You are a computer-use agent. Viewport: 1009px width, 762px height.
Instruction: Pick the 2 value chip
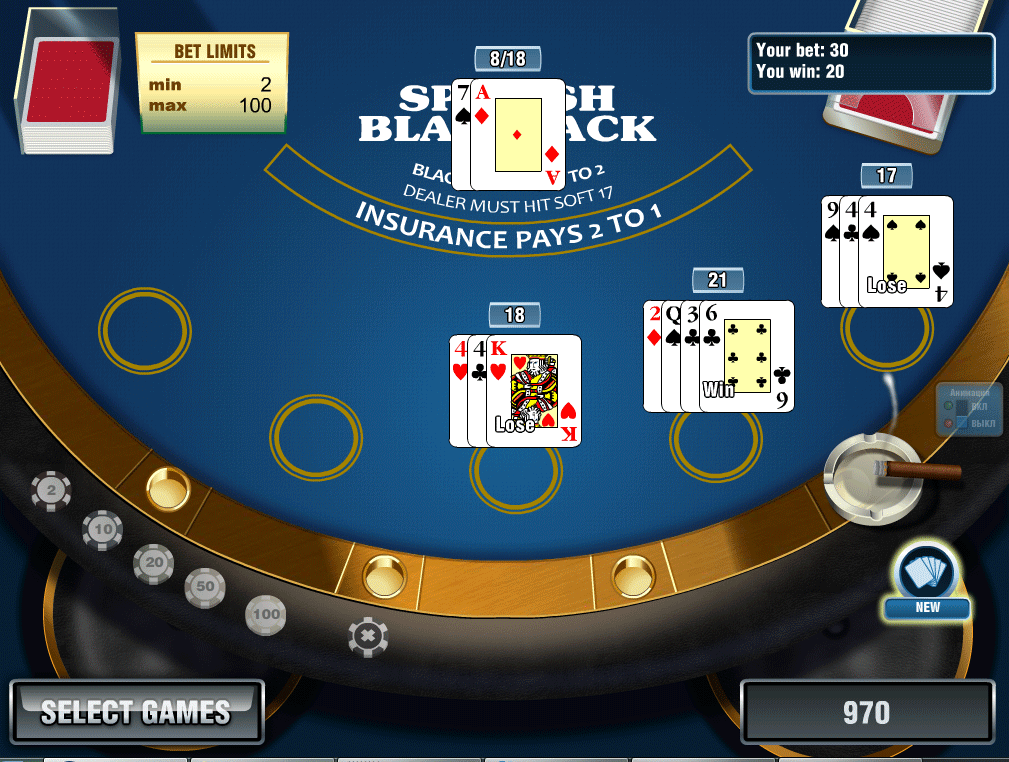click(x=51, y=491)
